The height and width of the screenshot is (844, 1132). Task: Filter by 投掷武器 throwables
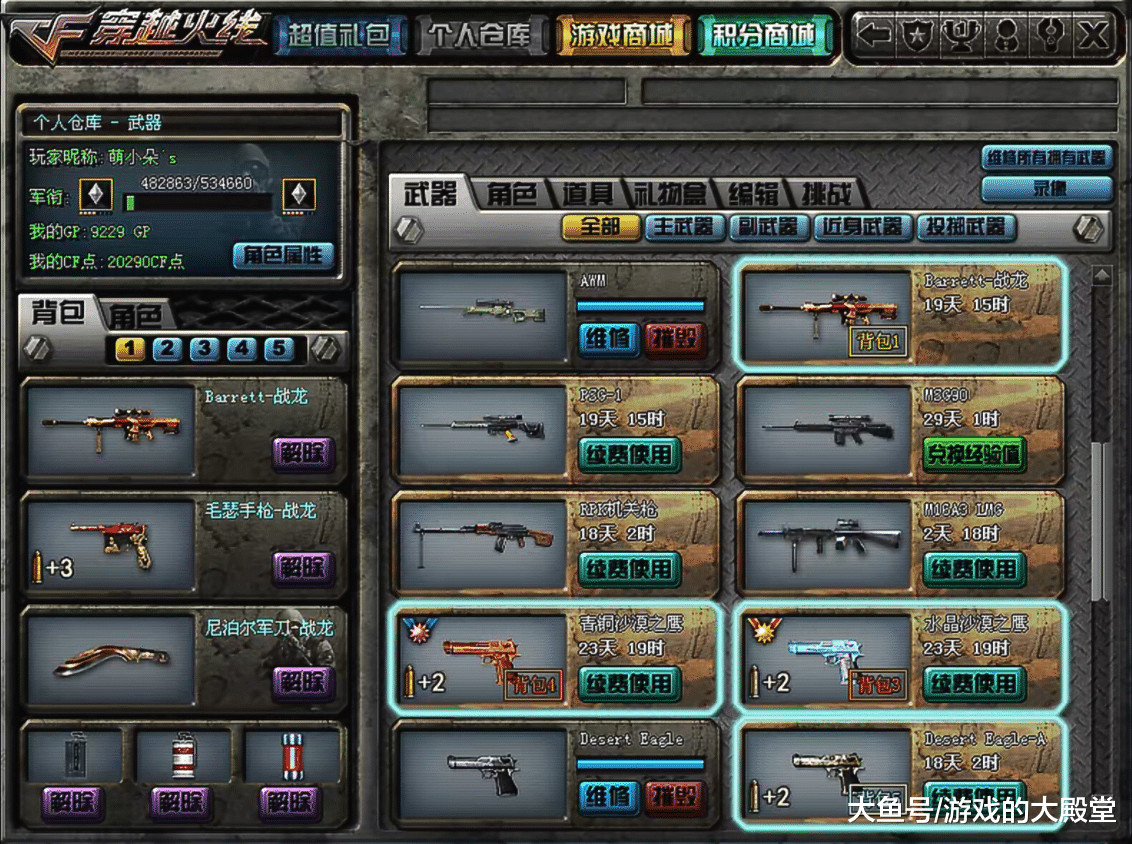pyautogui.click(x=966, y=227)
